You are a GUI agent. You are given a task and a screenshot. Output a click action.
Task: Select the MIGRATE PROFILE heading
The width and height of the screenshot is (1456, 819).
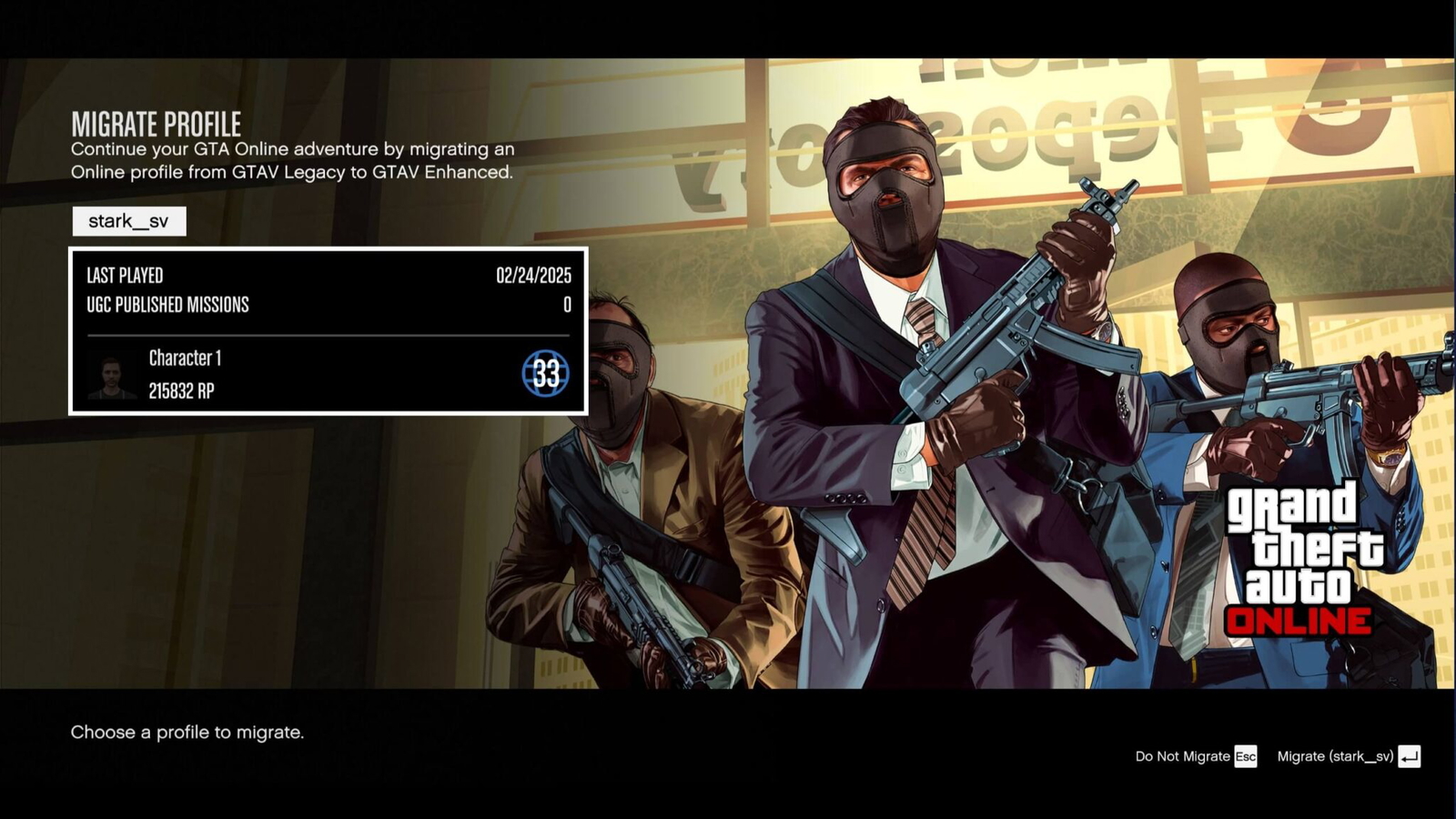pyautogui.click(x=157, y=121)
